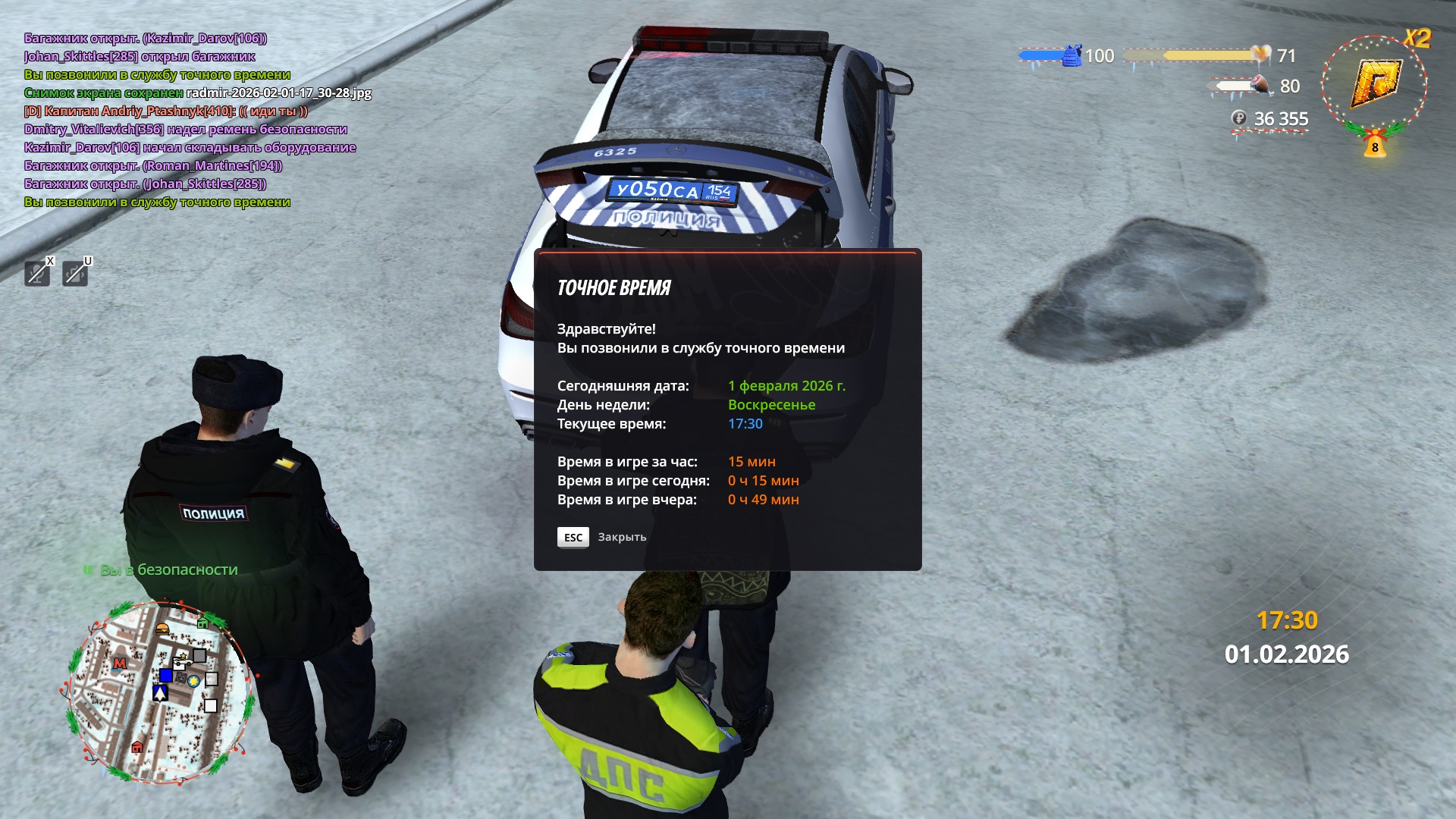Select the red M metro marker on minimap
The width and height of the screenshot is (1456, 819).
[x=119, y=664]
